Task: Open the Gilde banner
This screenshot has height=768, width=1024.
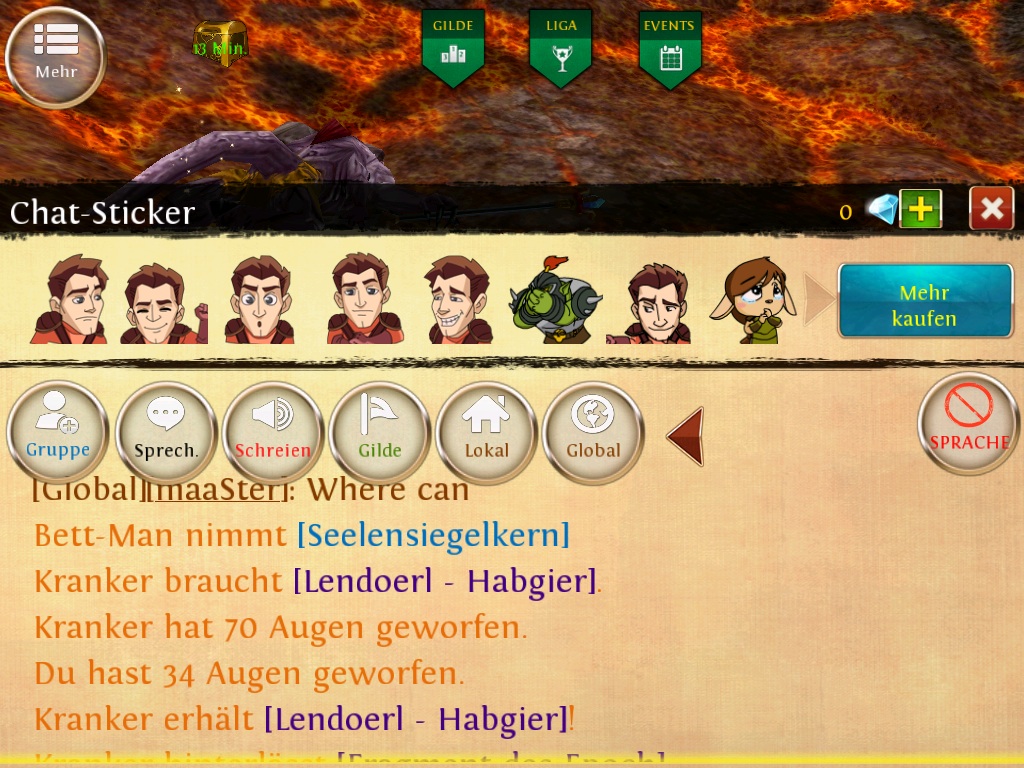Action: (x=453, y=47)
